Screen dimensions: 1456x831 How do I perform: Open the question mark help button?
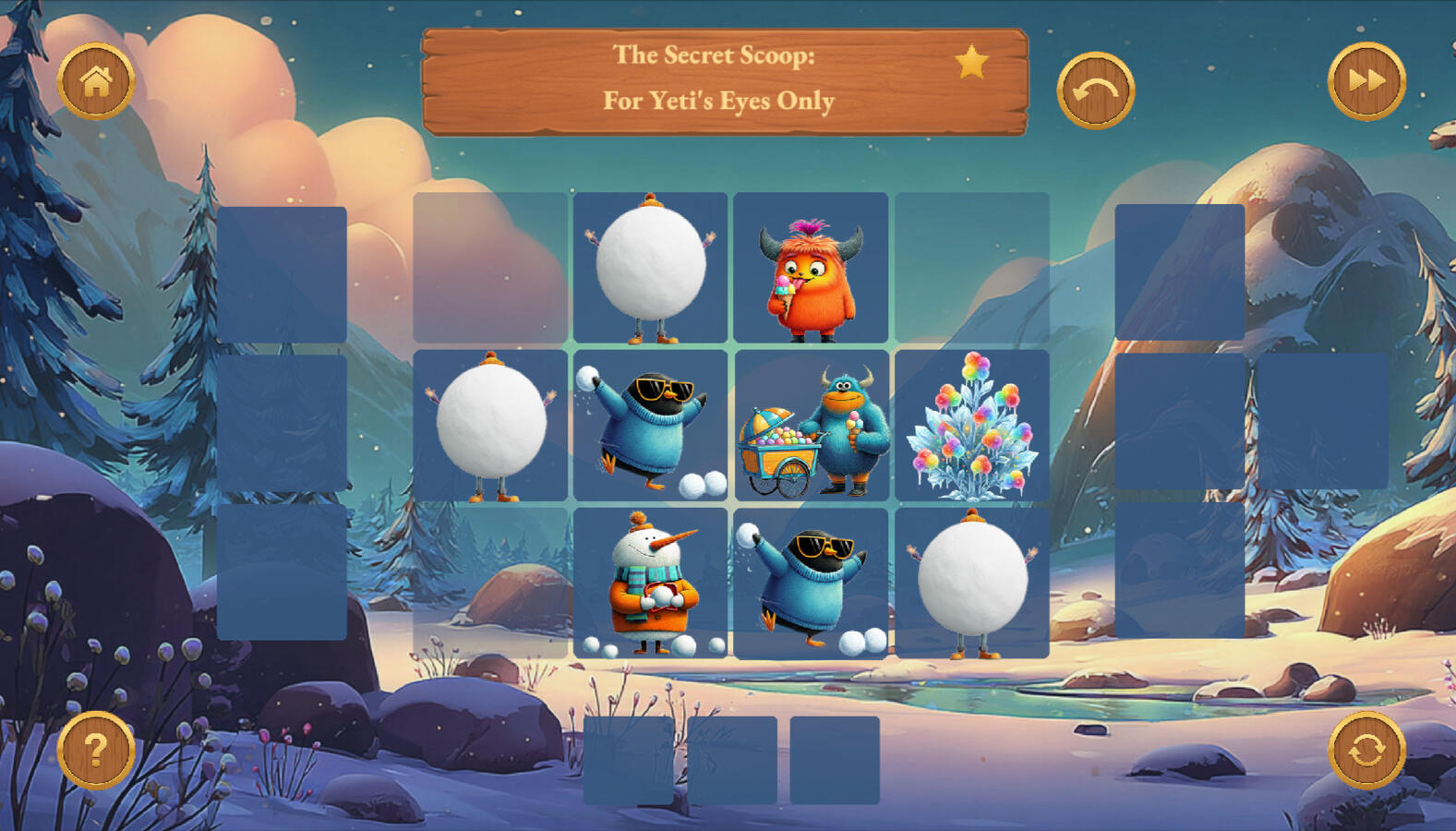(x=96, y=750)
